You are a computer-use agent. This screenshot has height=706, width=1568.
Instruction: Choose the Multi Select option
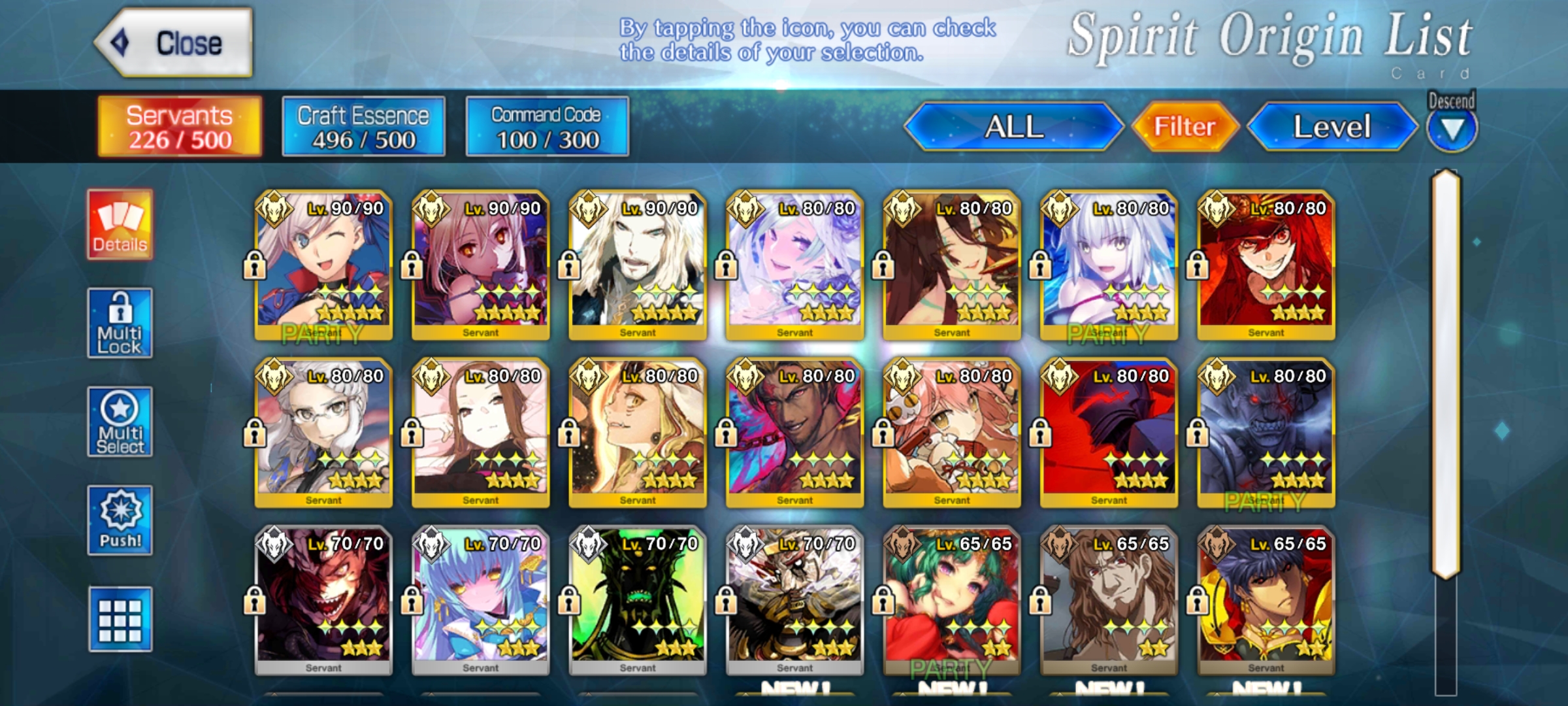coord(120,422)
